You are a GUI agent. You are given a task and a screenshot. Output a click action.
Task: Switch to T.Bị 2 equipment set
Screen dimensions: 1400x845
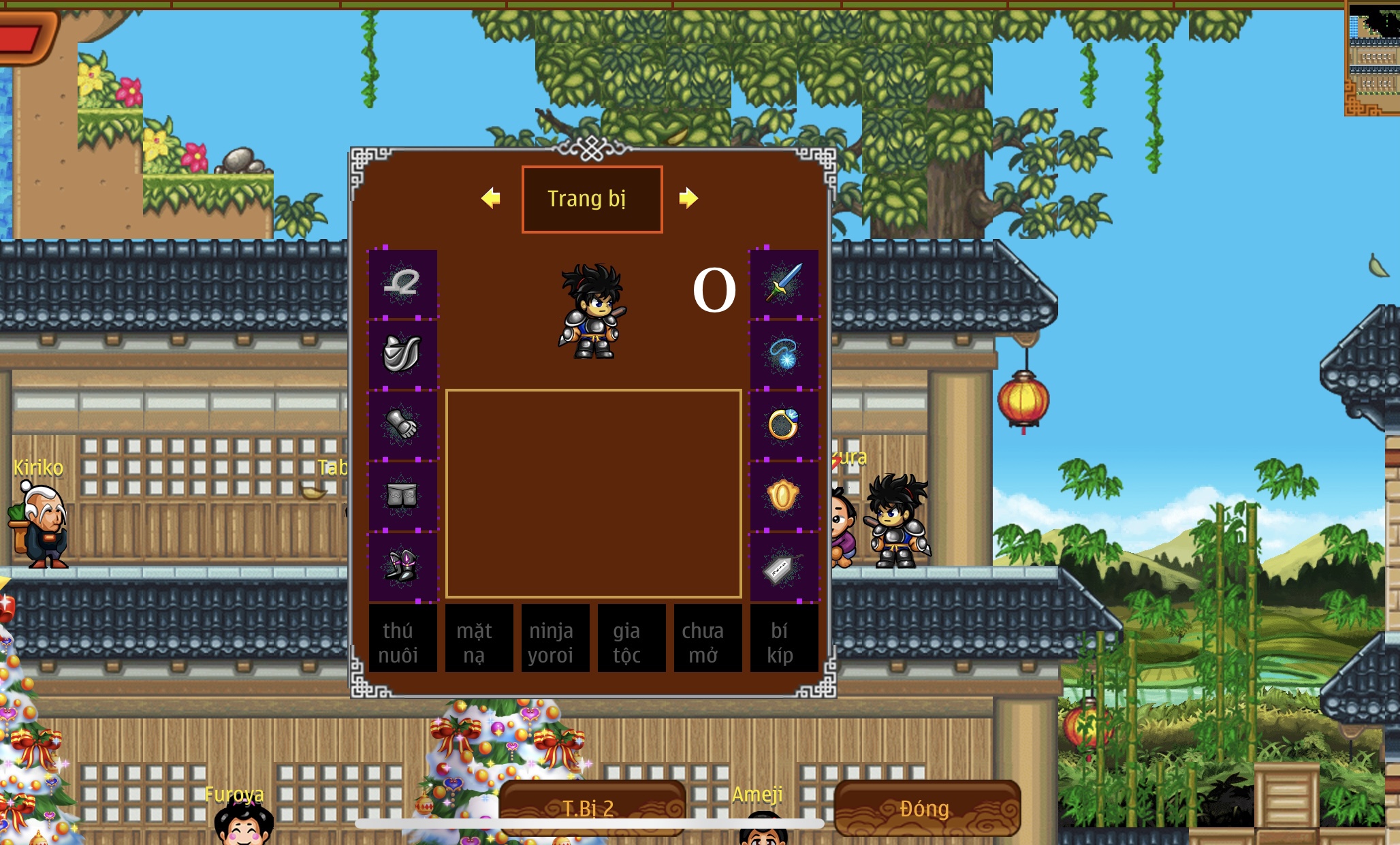[x=591, y=808]
